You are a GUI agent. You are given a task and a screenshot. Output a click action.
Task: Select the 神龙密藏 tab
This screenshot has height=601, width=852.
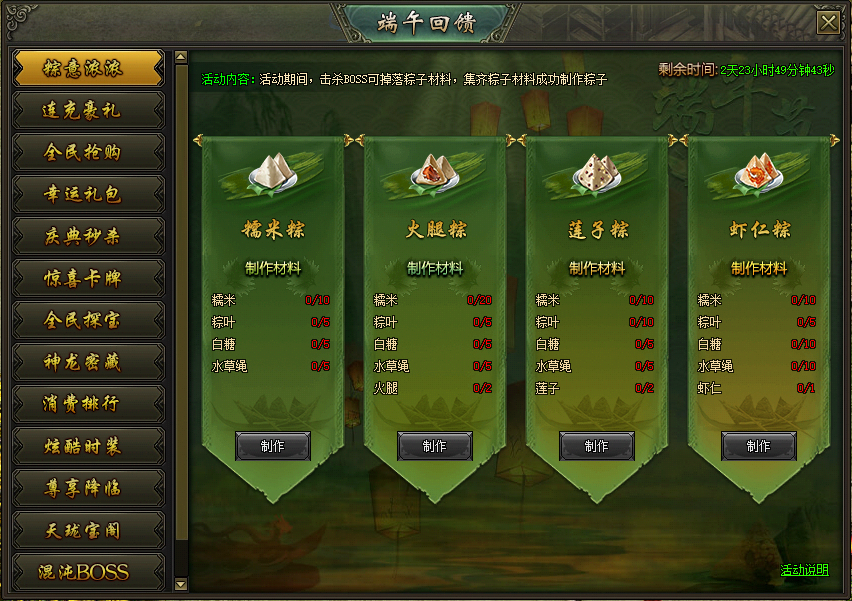[x=88, y=362]
